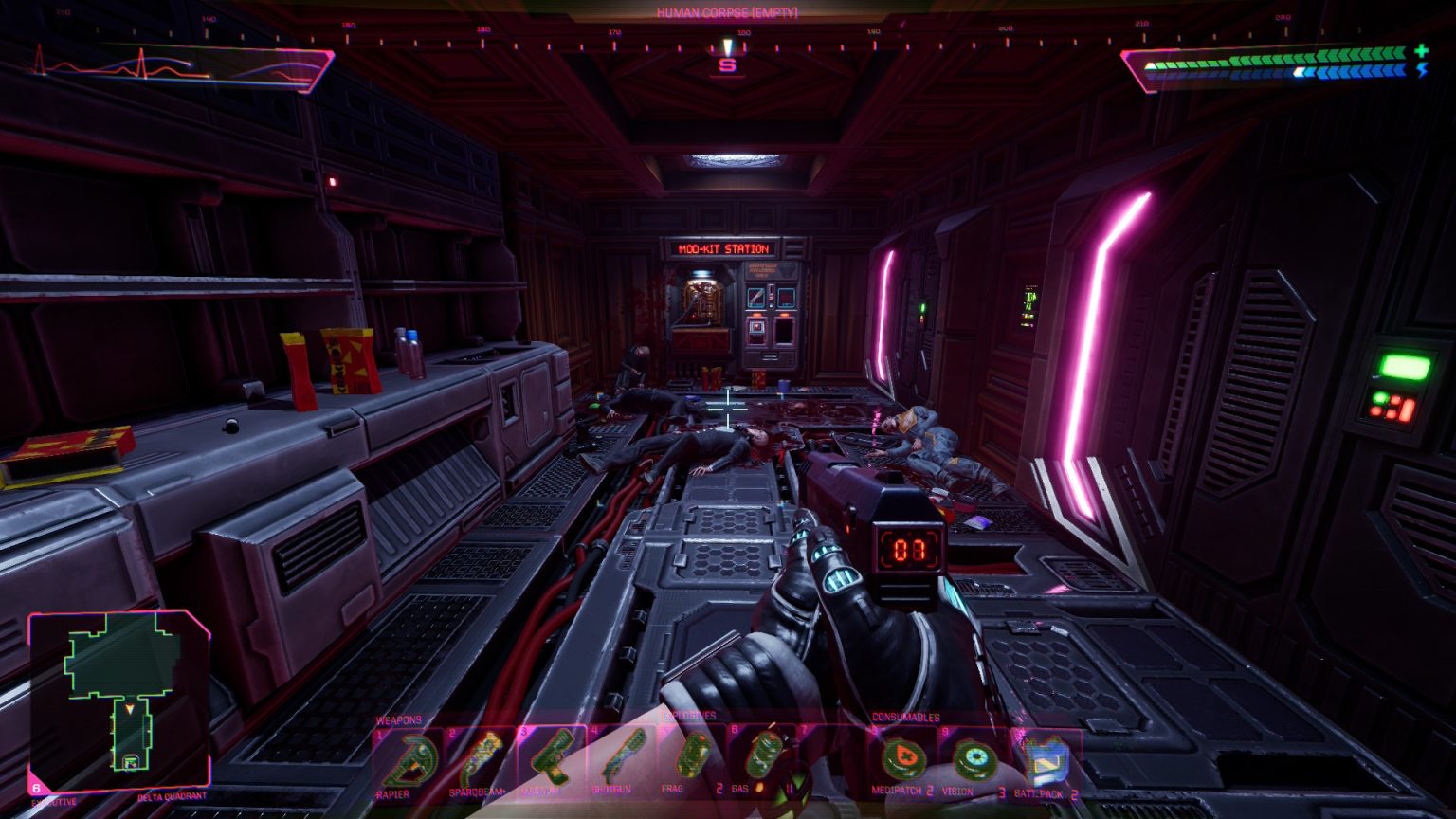Select the Frag grenade slot
Image resolution: width=1456 pixels, height=819 pixels.
[692, 758]
